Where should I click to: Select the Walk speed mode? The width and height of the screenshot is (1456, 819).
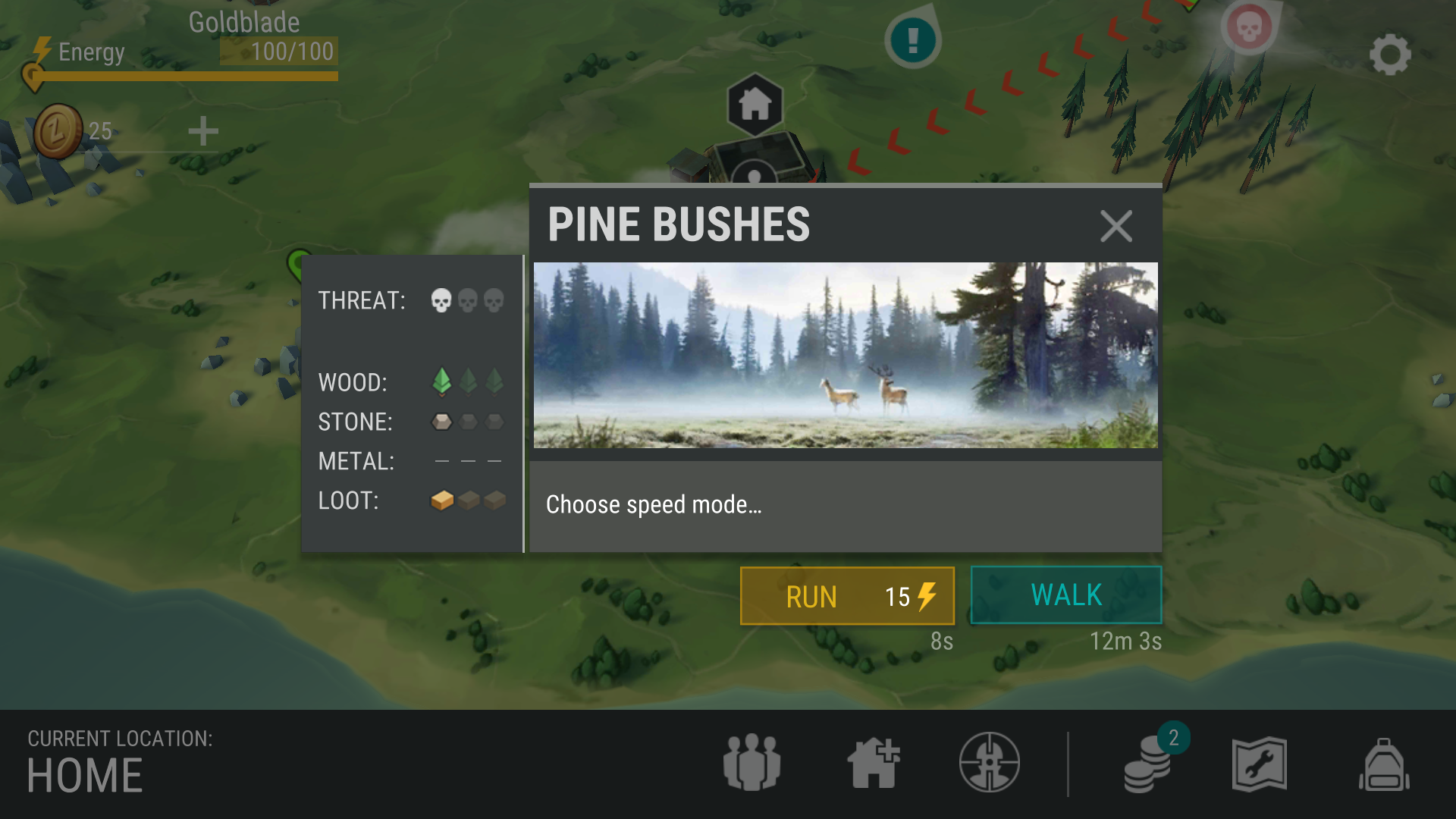tap(1065, 595)
